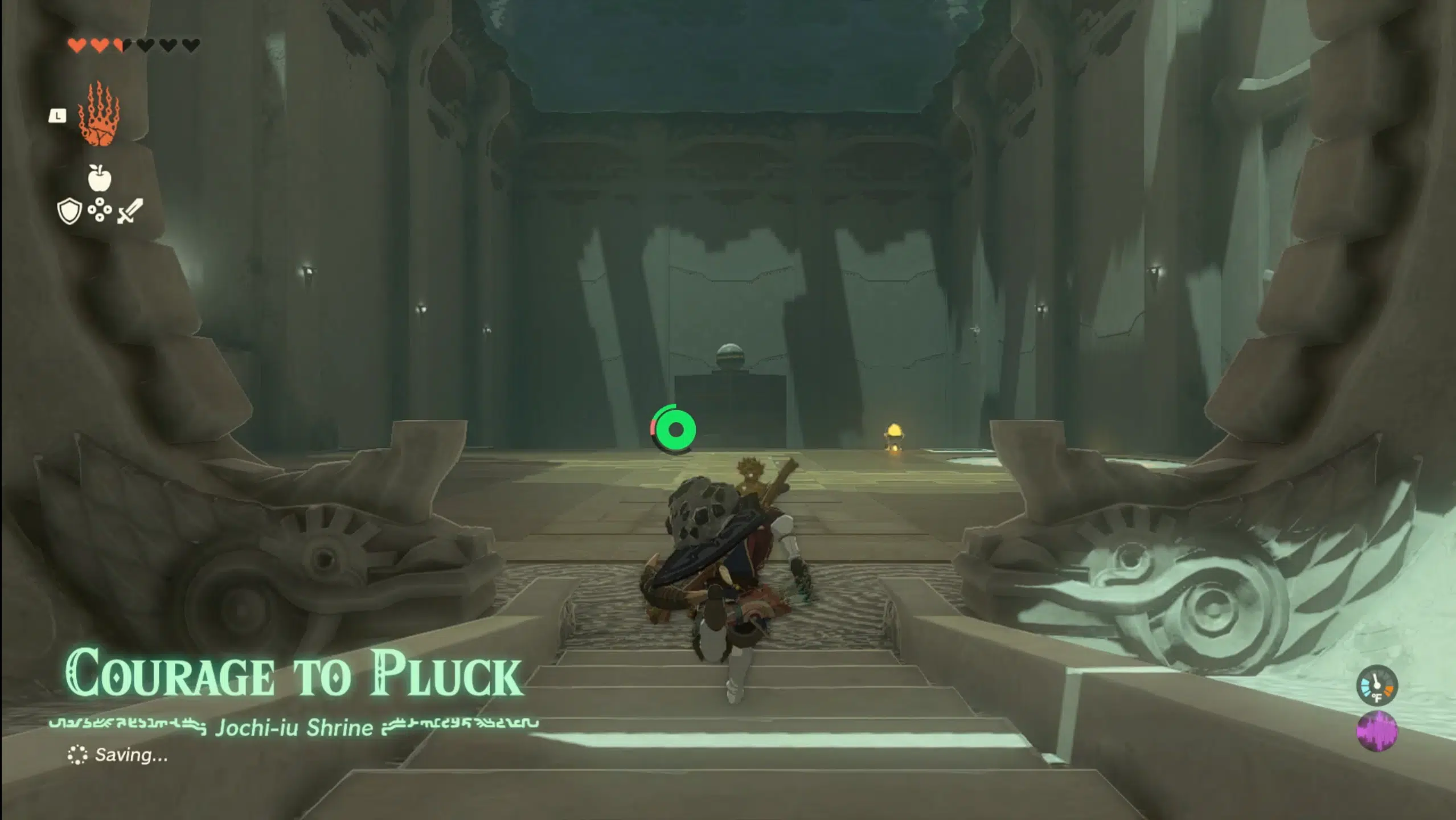Toggle the last empty black heart
Image resolution: width=1456 pixels, height=820 pixels.
[x=190, y=46]
